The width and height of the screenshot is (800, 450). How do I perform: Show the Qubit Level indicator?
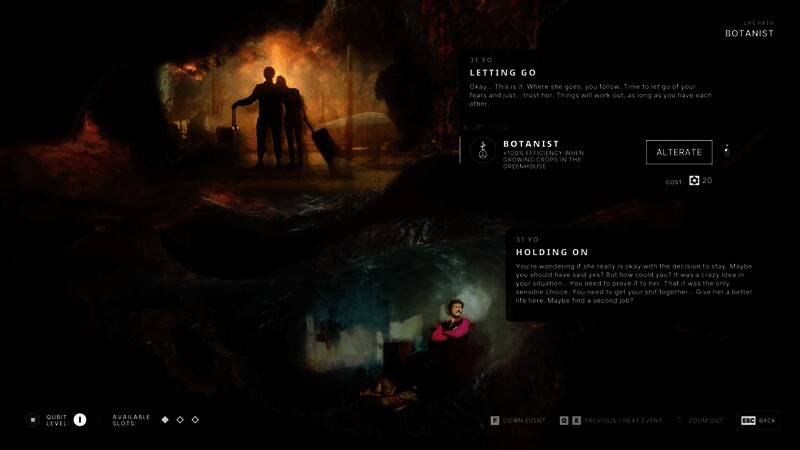click(x=80, y=420)
